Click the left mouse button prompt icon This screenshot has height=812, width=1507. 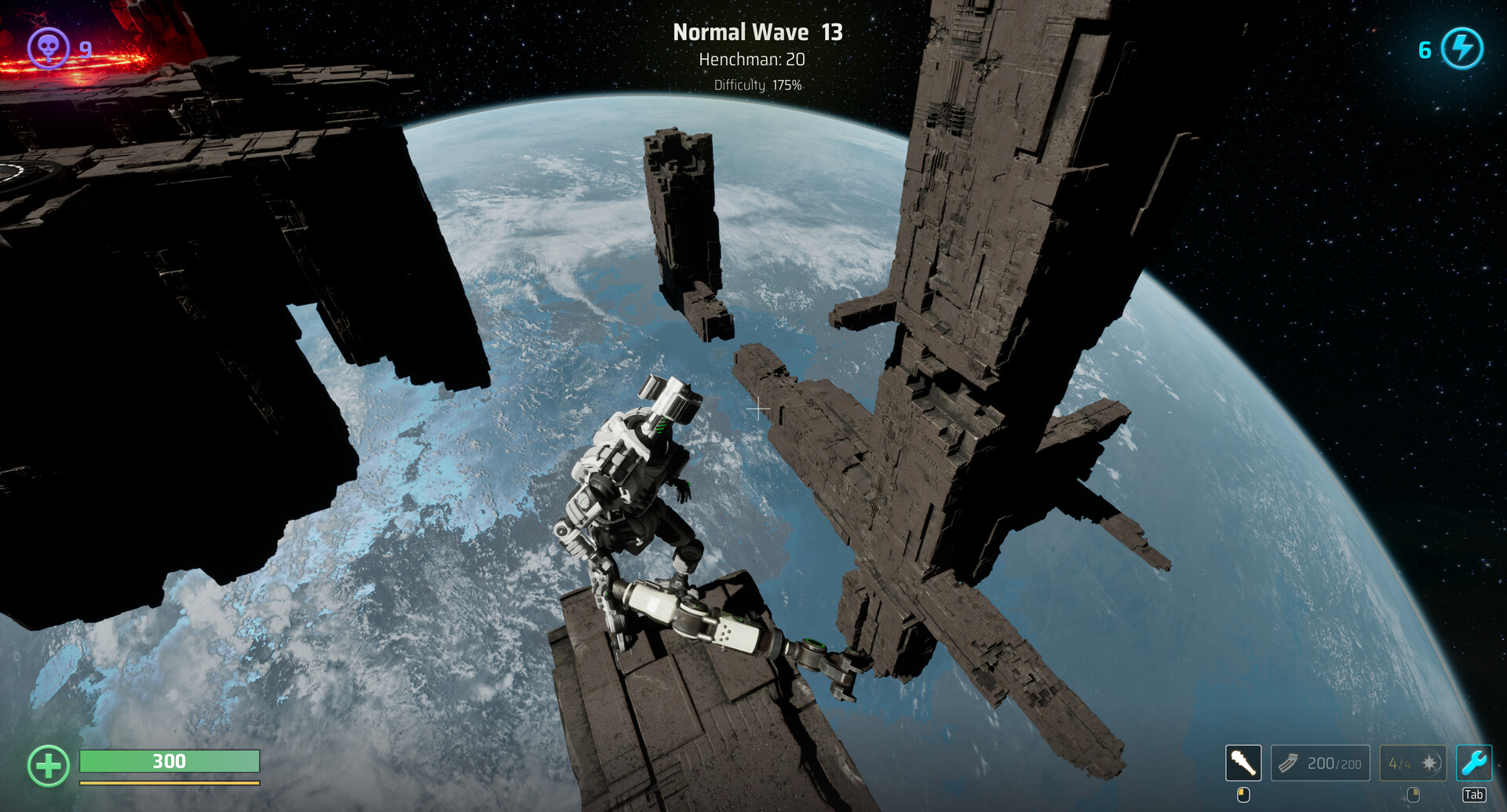tap(1243, 795)
